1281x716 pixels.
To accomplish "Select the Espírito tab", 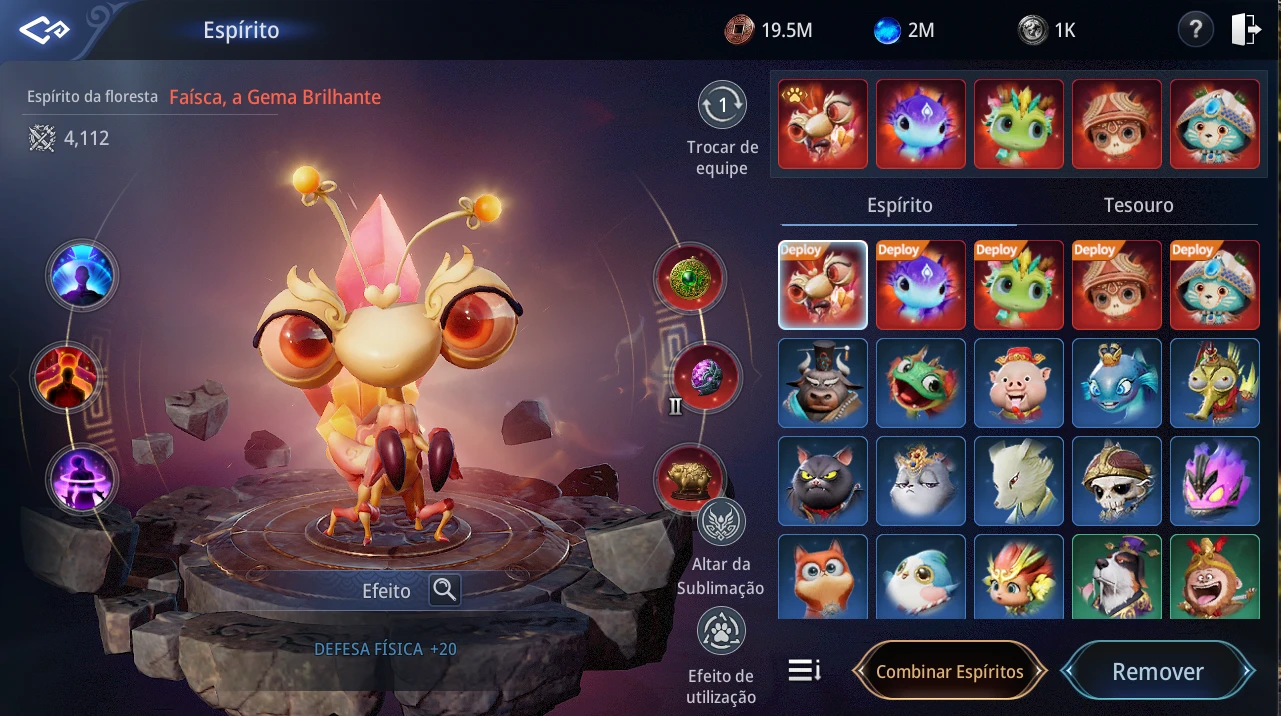I will pos(899,205).
